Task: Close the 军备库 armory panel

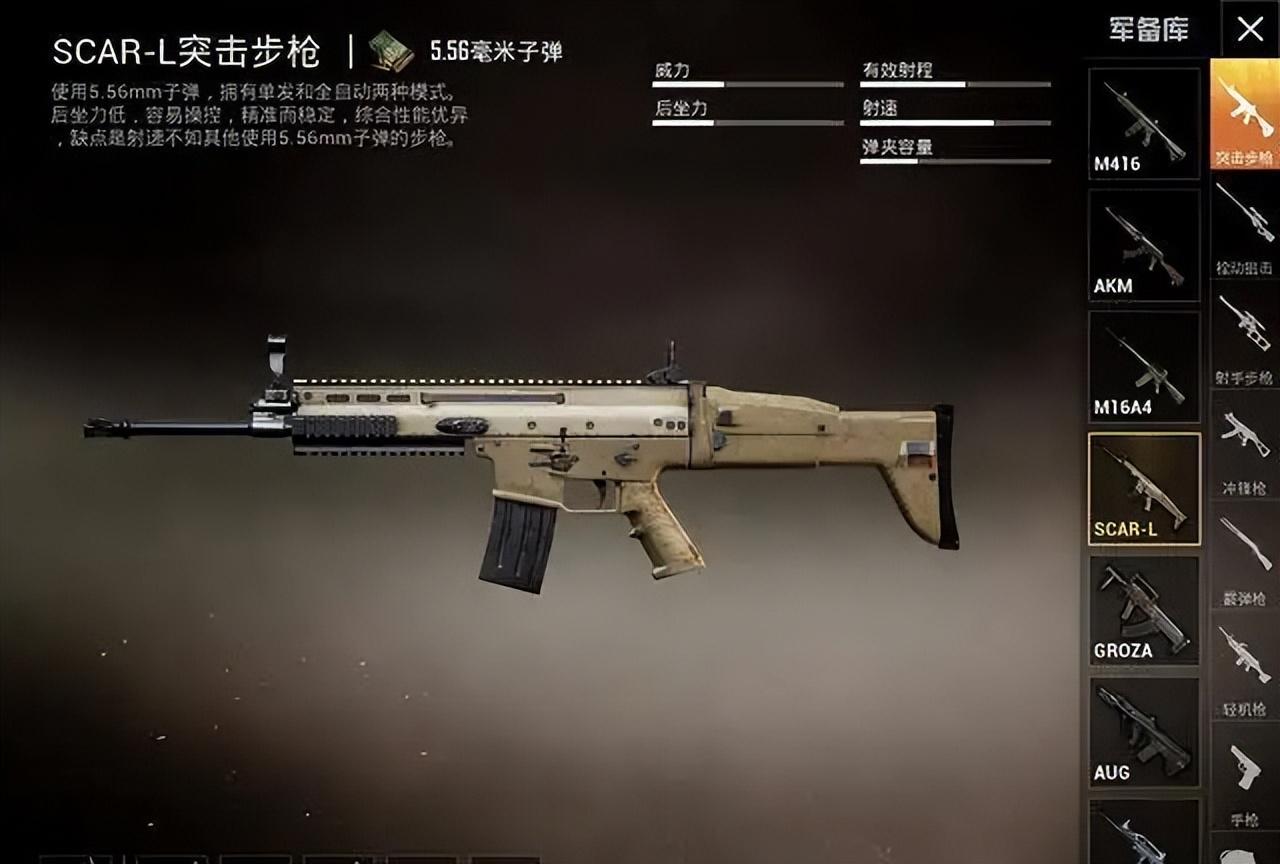Action: 1252,28
